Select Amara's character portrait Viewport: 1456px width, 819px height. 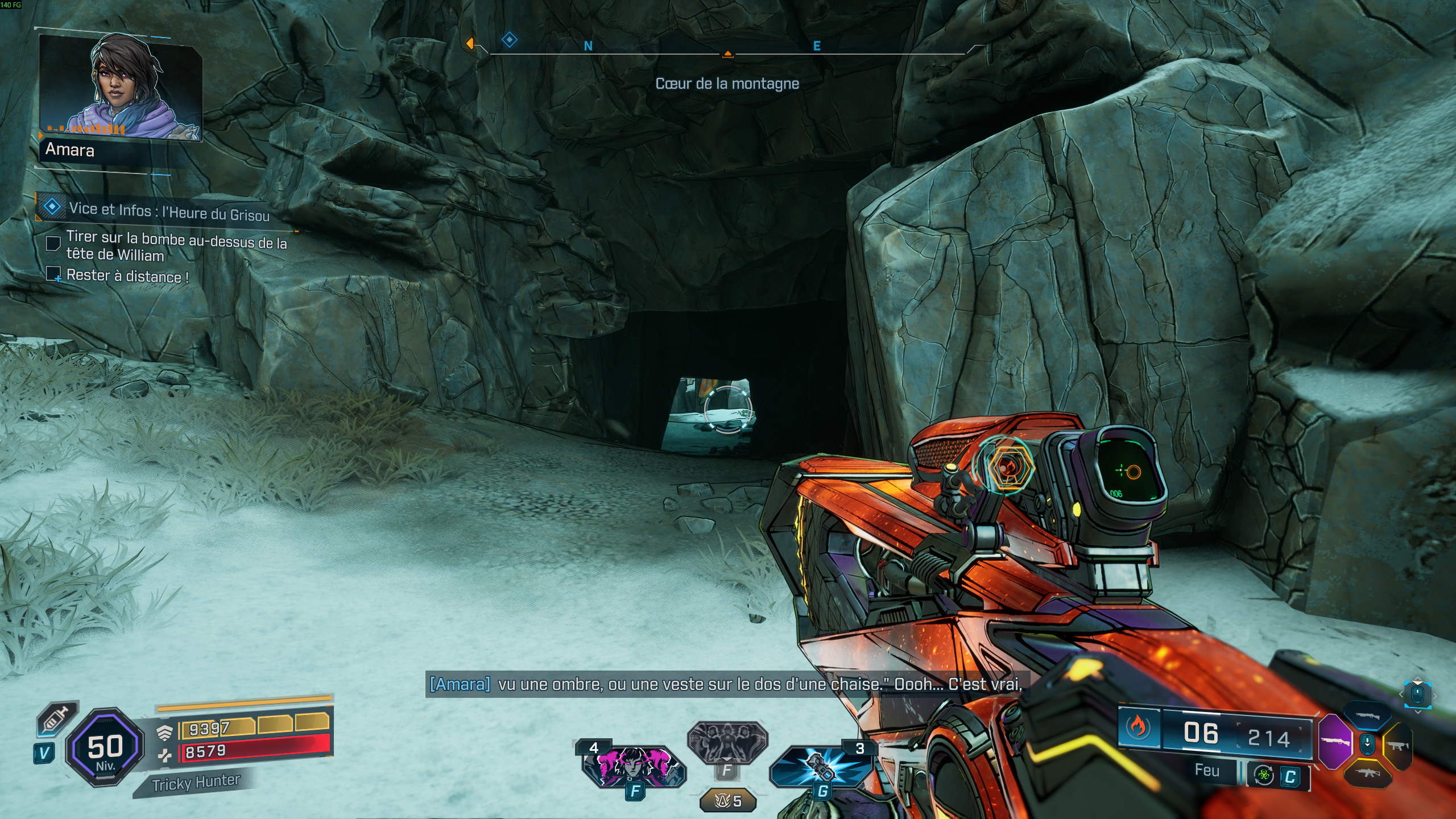click(121, 86)
